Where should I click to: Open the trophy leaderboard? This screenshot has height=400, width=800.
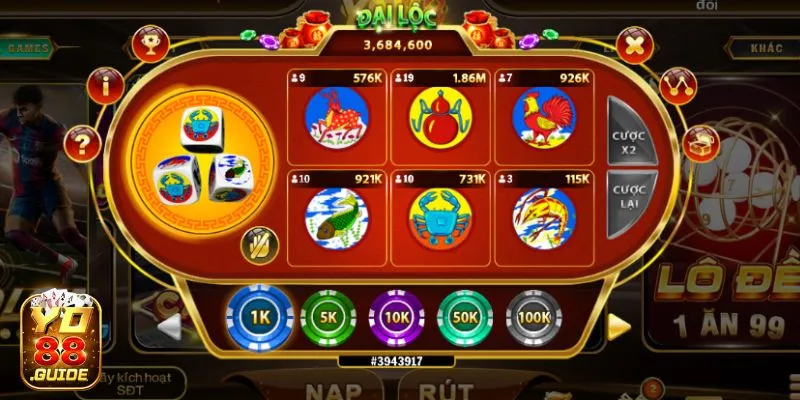point(151,43)
